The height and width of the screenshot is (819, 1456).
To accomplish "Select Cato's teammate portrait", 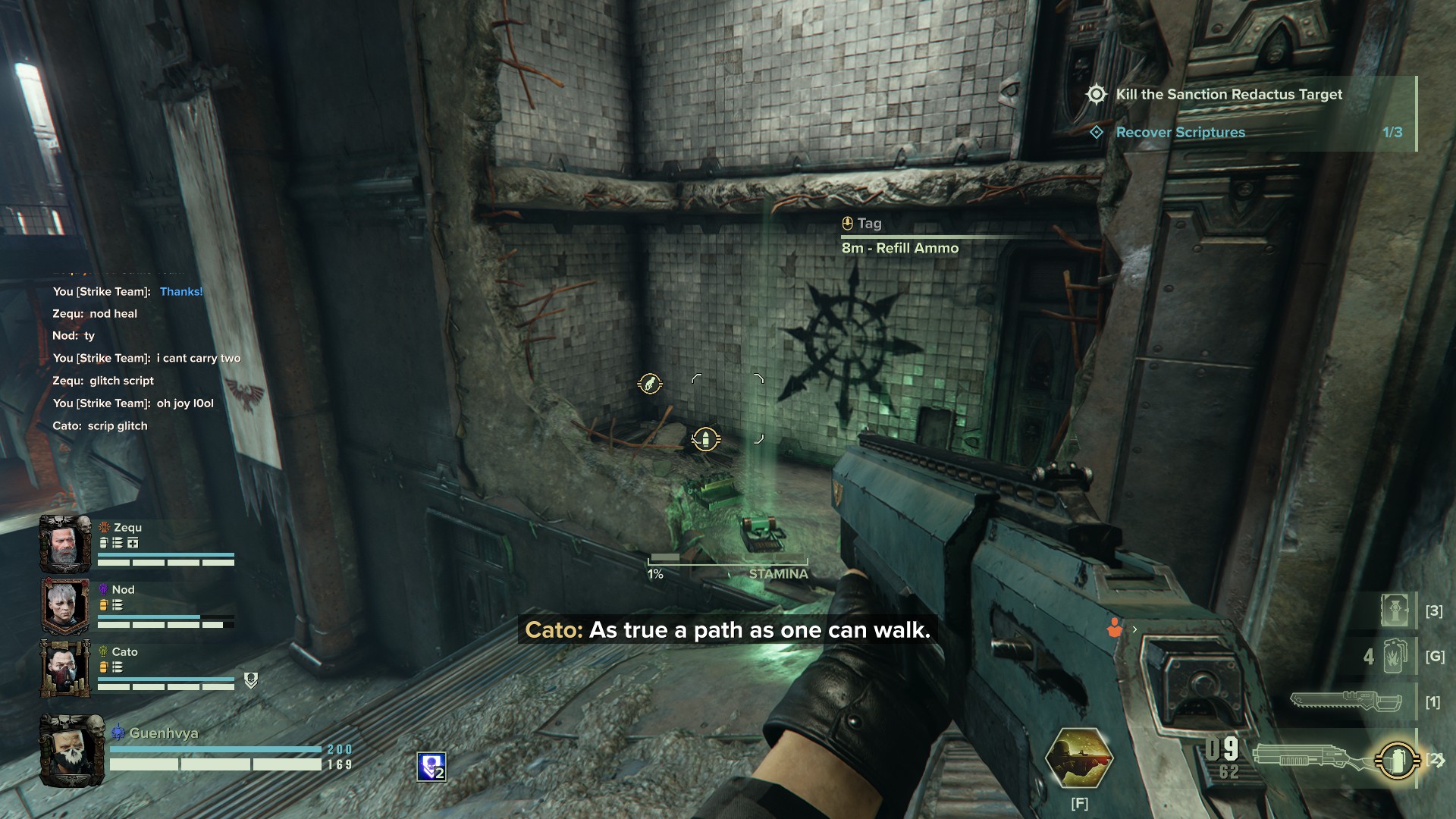I will (64, 668).
